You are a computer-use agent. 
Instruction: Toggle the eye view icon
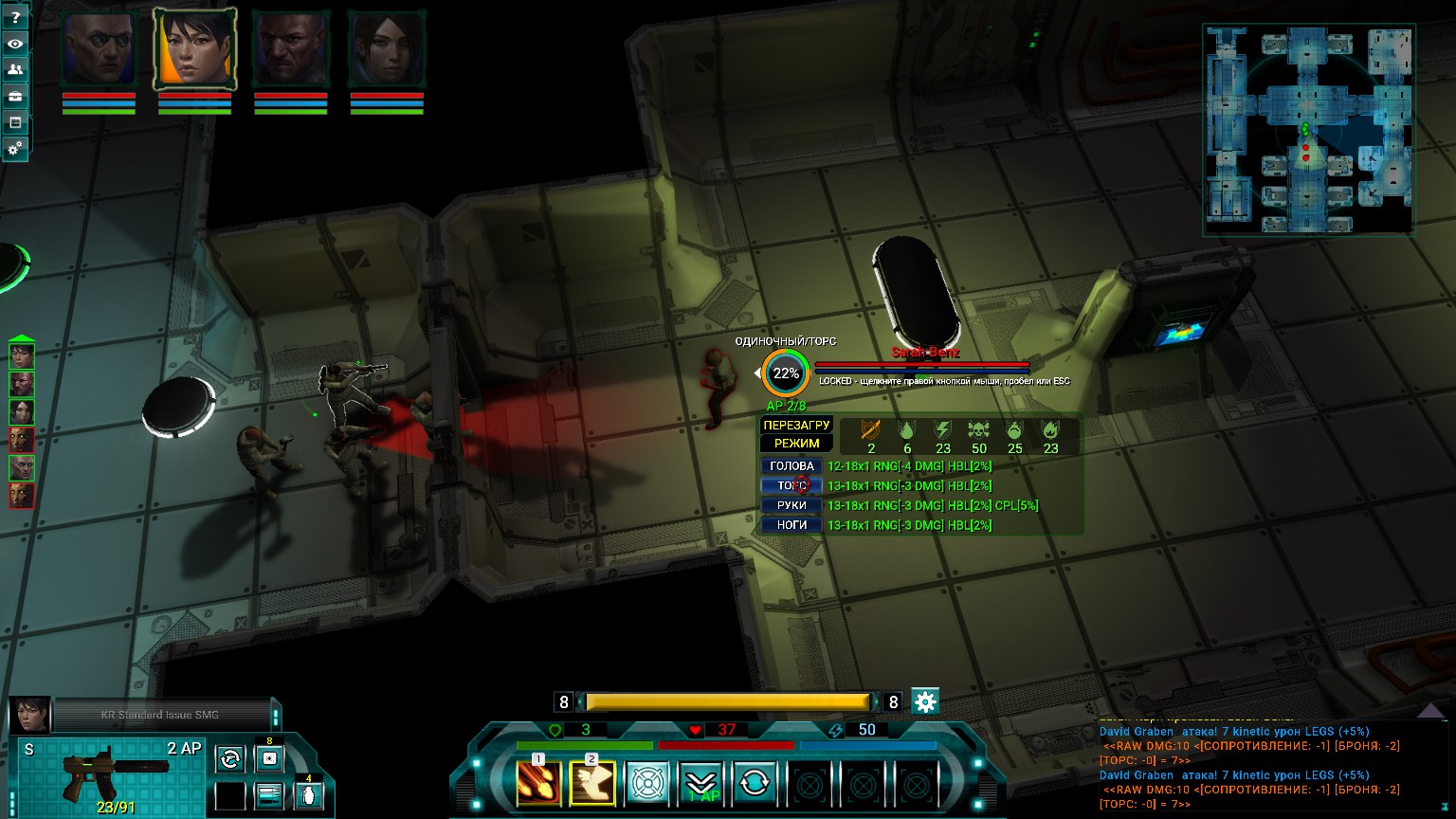[15, 44]
